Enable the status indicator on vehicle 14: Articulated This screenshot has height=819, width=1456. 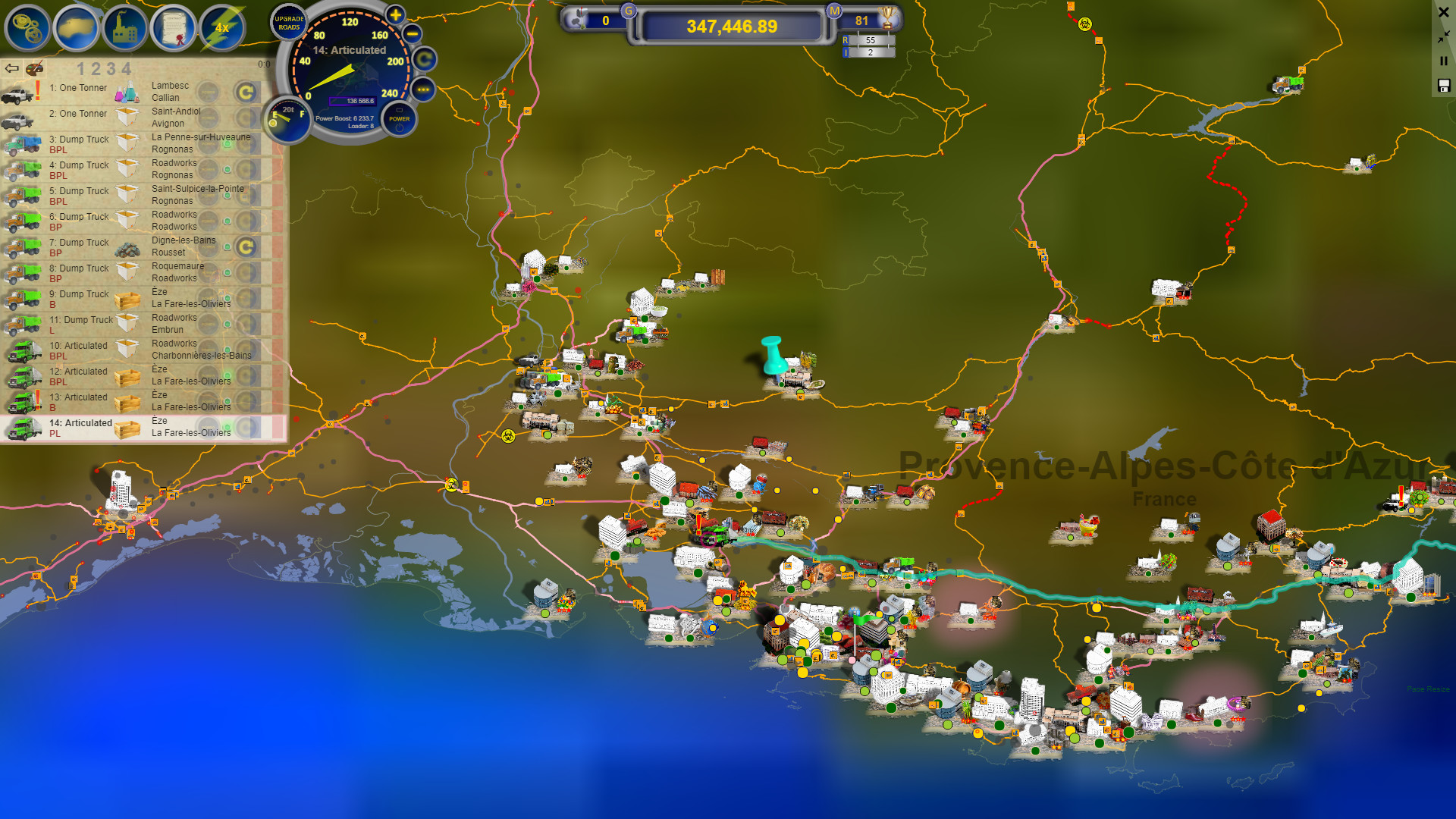click(x=228, y=425)
